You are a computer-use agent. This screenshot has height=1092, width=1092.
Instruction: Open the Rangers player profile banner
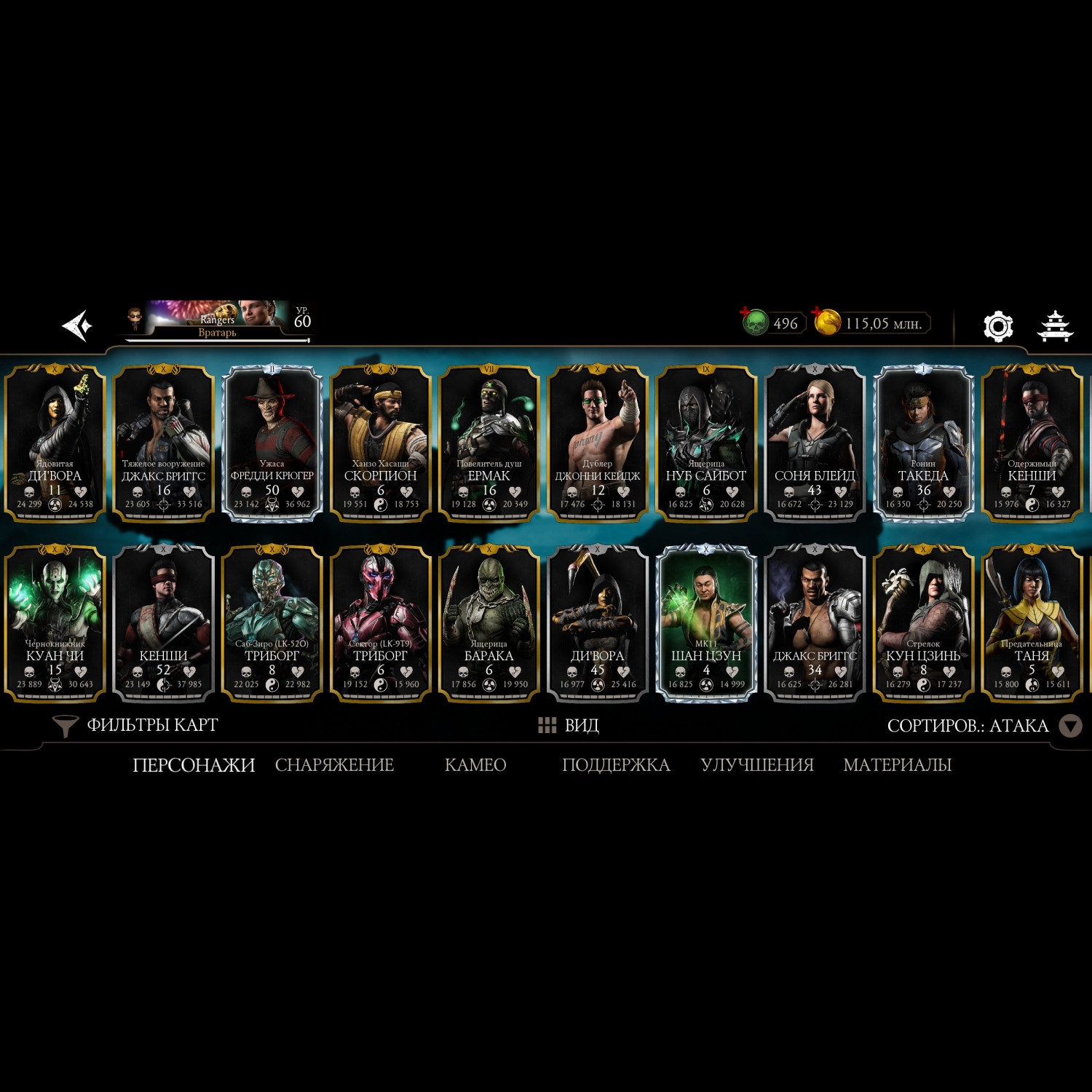point(217,320)
